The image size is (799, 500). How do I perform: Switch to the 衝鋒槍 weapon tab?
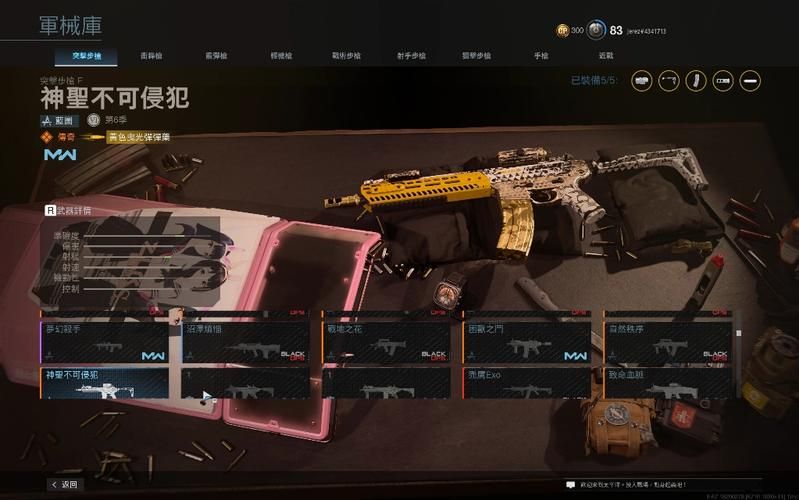tap(151, 56)
